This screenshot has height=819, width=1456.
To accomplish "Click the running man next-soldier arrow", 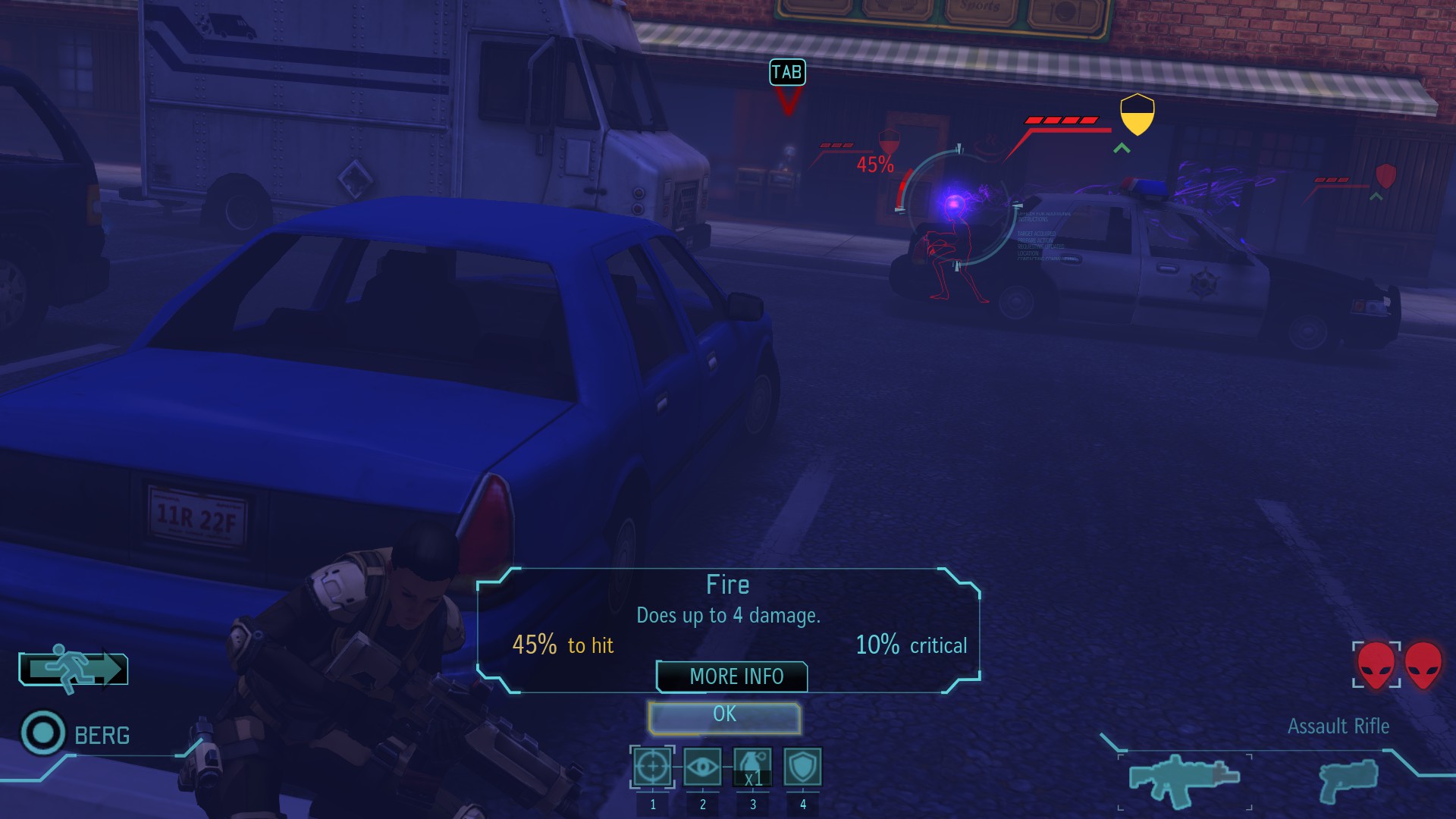I will 74,670.
